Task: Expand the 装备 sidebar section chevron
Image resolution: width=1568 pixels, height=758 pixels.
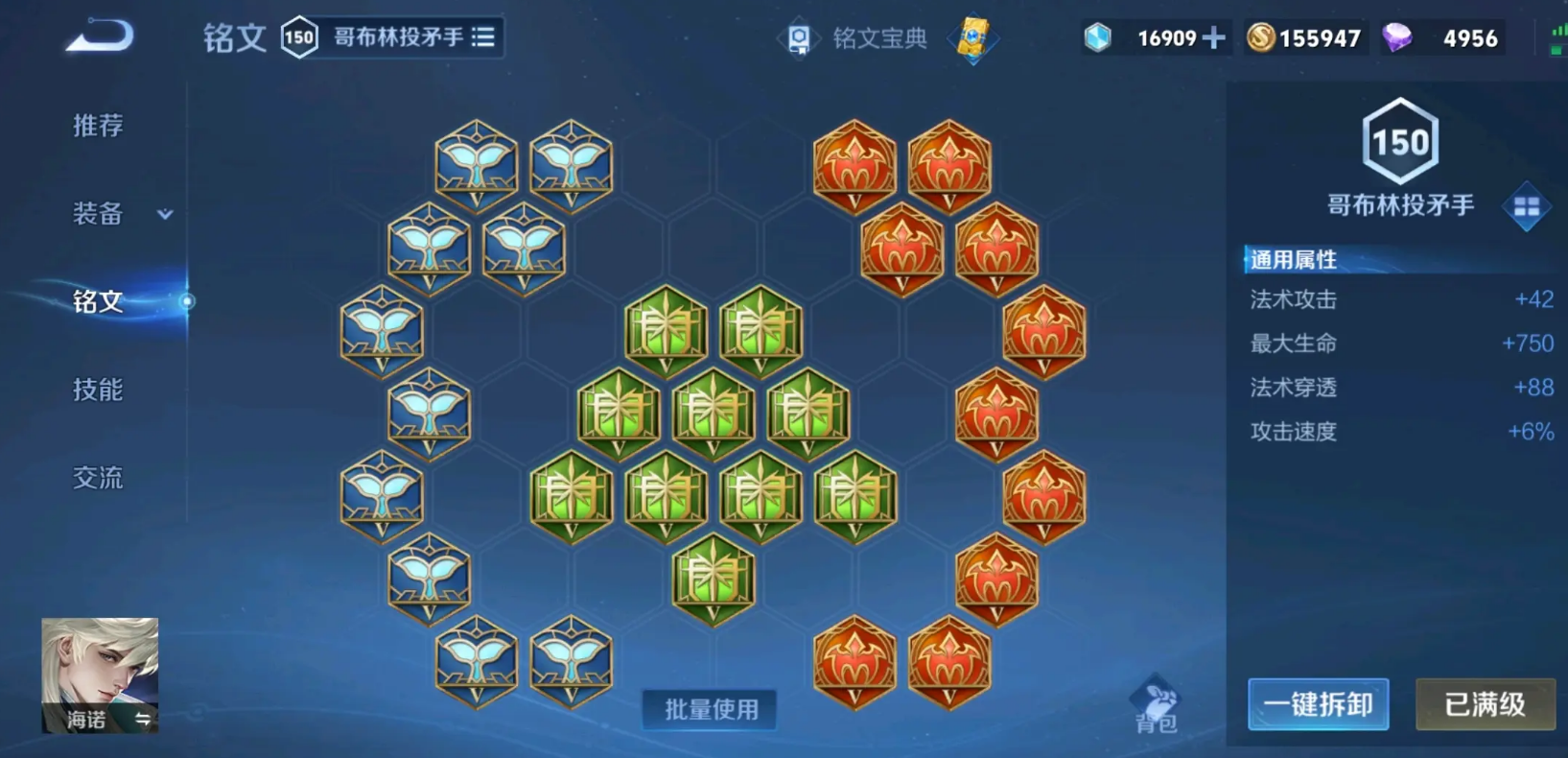Action: tap(163, 215)
